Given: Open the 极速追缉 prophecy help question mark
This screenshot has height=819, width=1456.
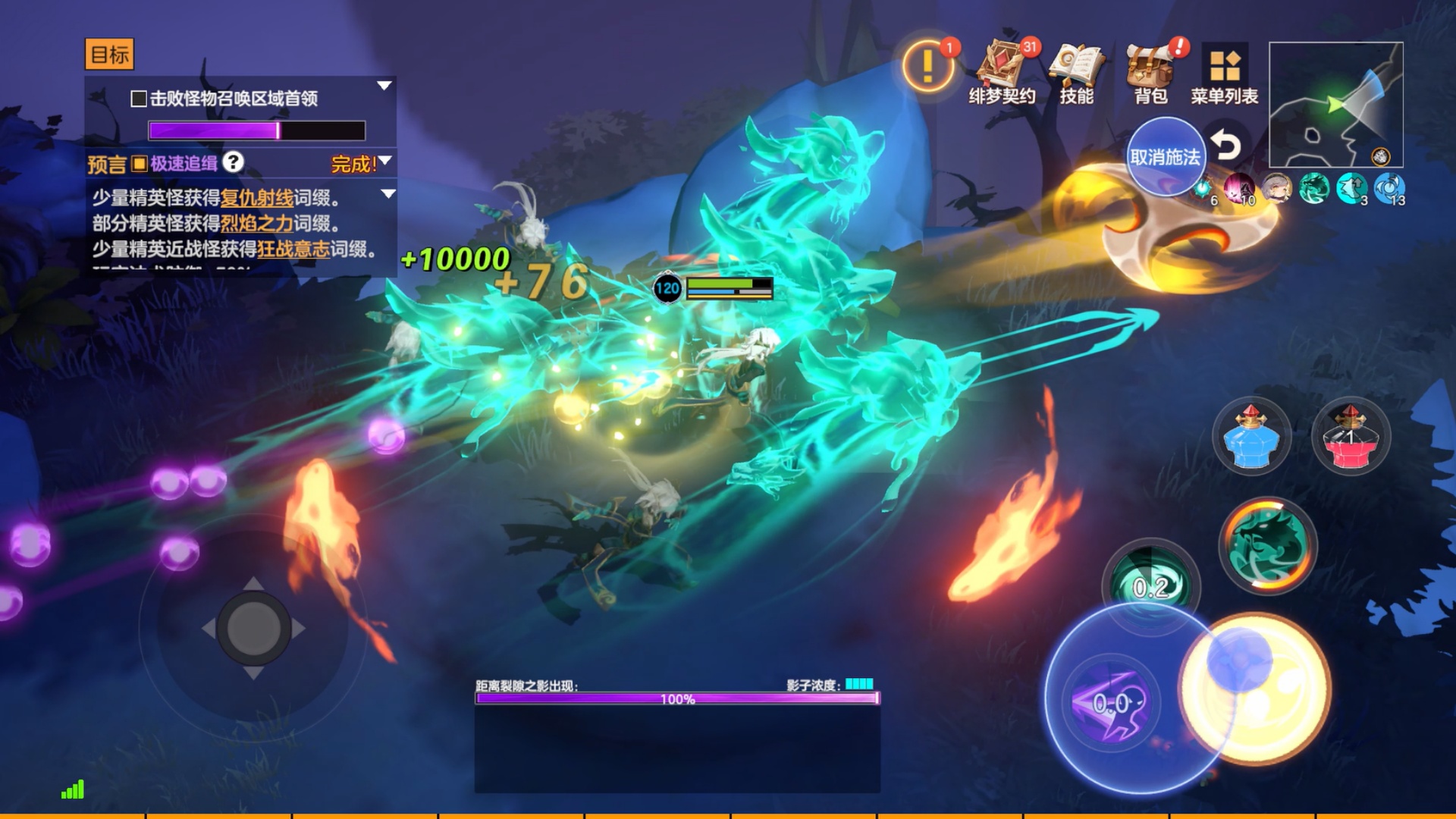Looking at the screenshot, I should 234,162.
